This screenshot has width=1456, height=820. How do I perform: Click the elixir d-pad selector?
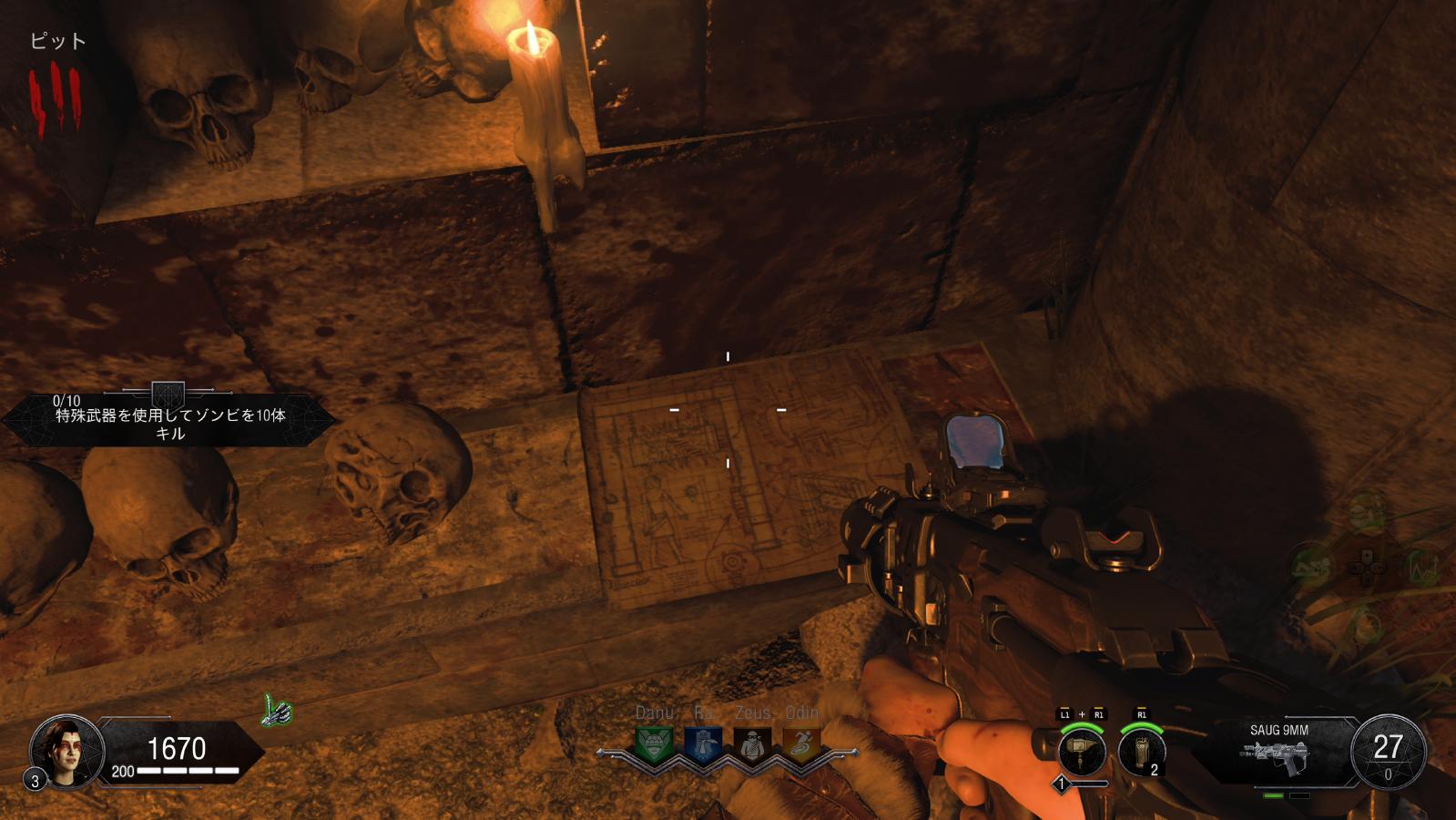[x=1366, y=567]
